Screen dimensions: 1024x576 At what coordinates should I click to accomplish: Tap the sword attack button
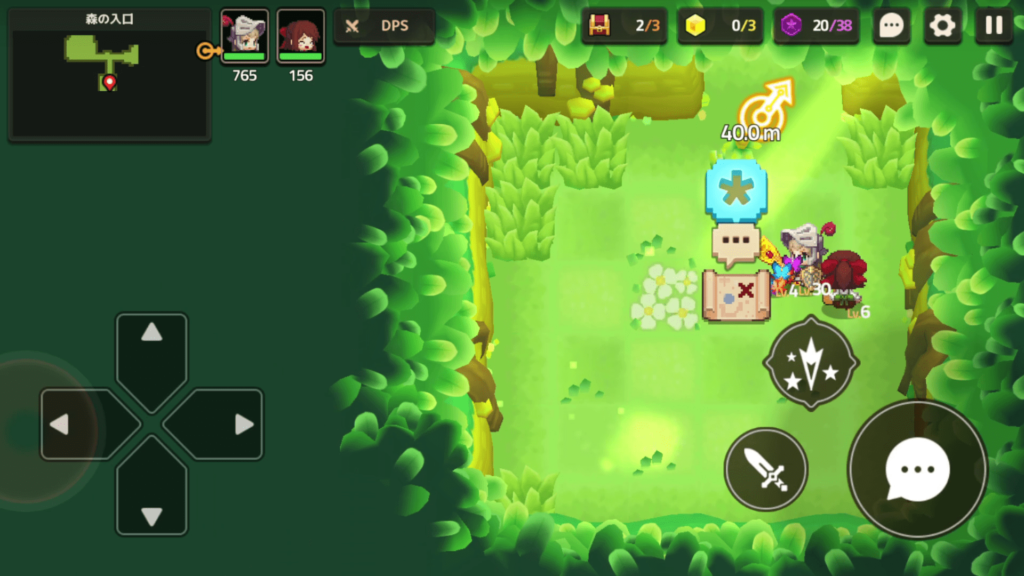pos(766,468)
